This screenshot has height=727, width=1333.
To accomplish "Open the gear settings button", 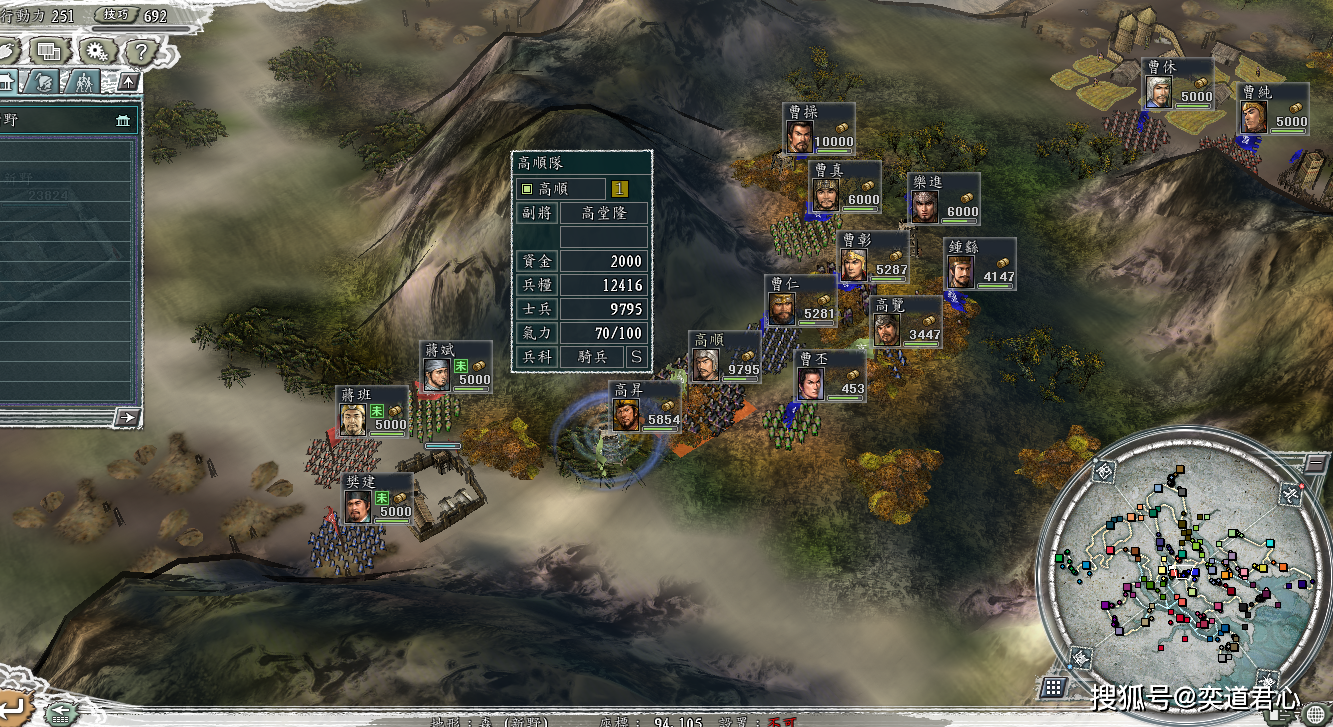I will coord(96,49).
